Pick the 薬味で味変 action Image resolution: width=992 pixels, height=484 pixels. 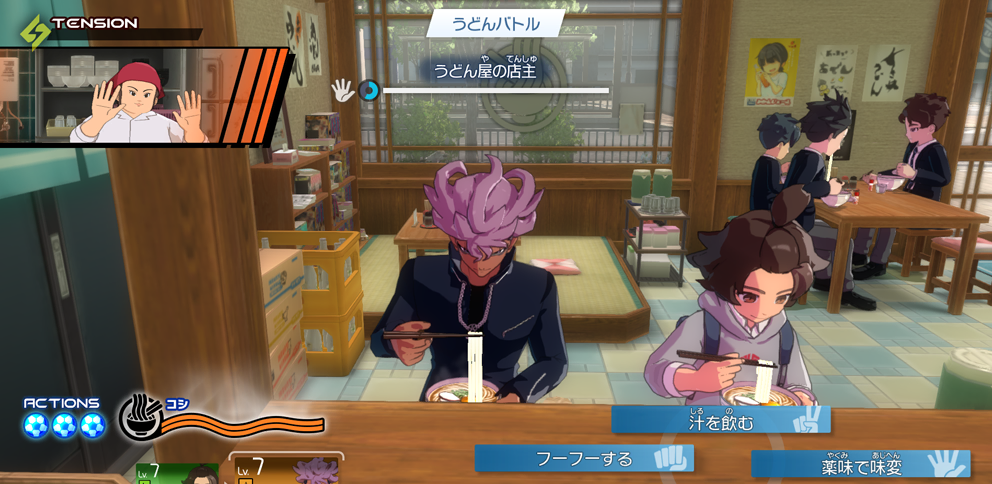860,465
